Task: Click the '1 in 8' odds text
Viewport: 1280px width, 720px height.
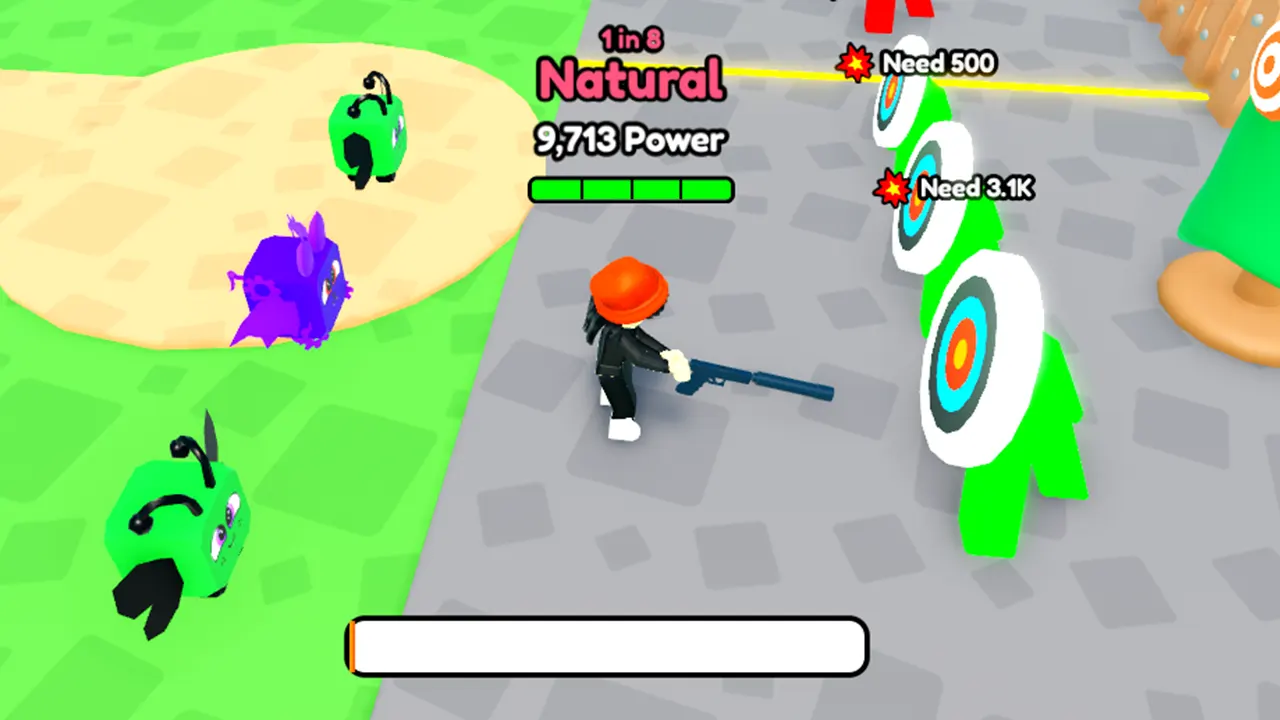Action: click(630, 38)
